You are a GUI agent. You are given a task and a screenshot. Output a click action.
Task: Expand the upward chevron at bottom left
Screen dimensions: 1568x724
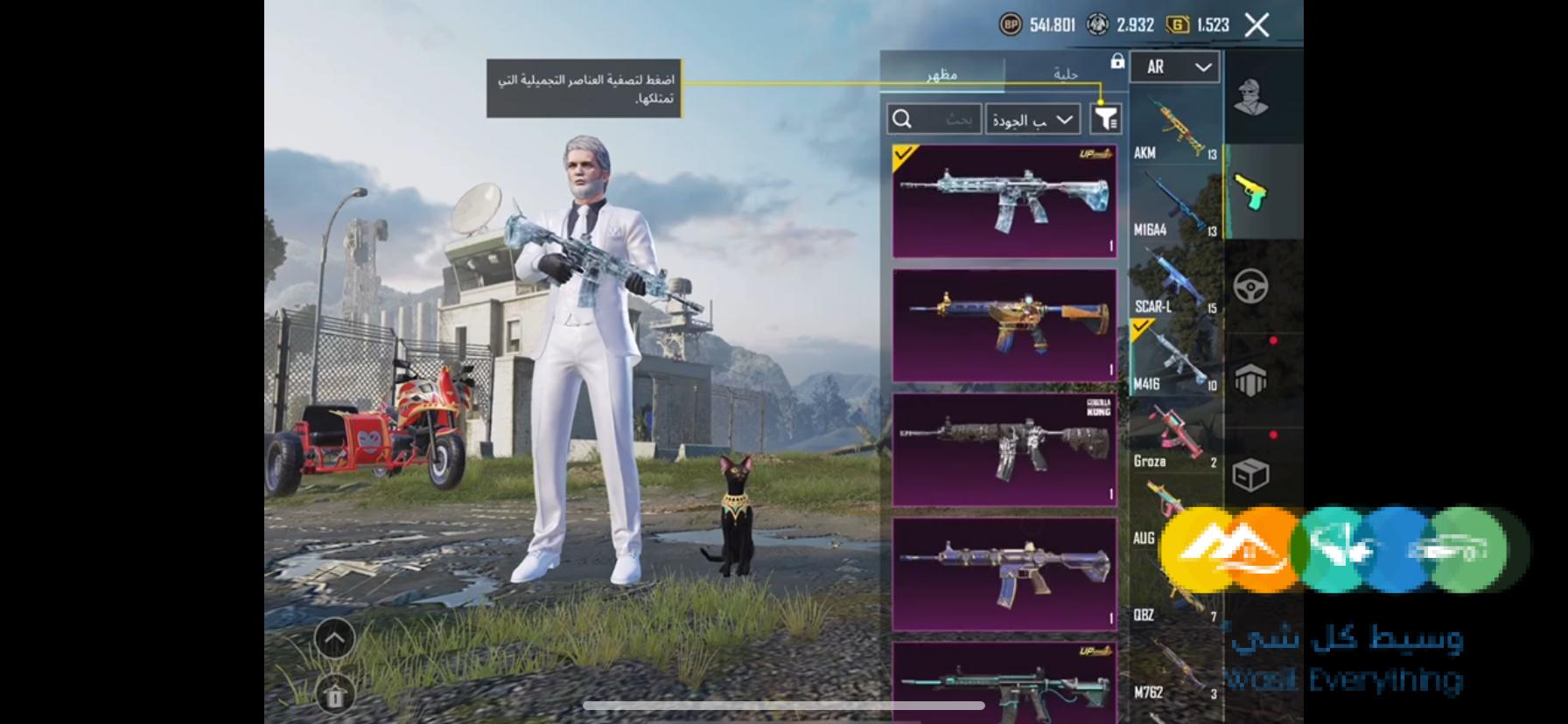point(335,637)
